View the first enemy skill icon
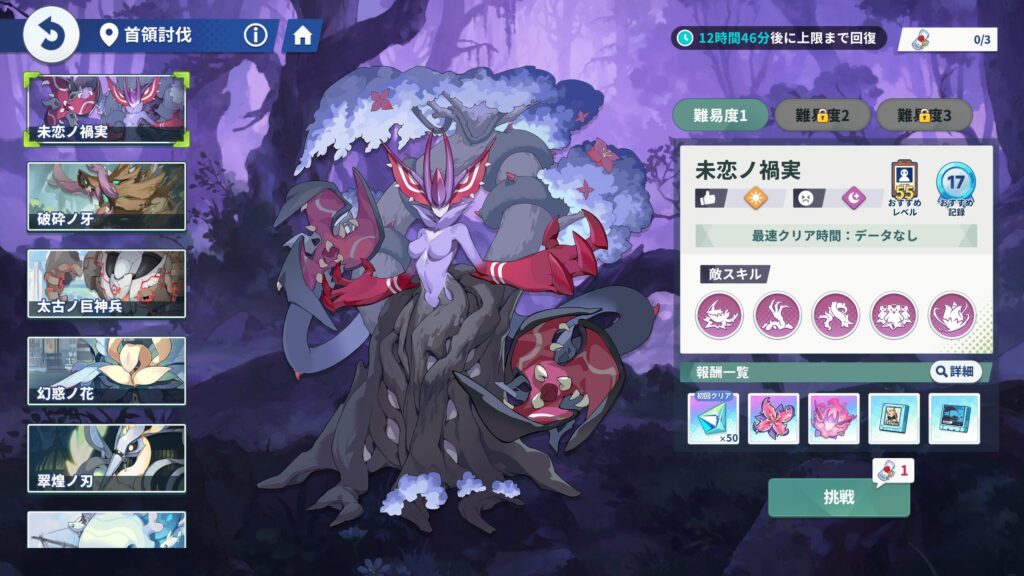Screen dimensions: 1024x576 tap(720, 315)
